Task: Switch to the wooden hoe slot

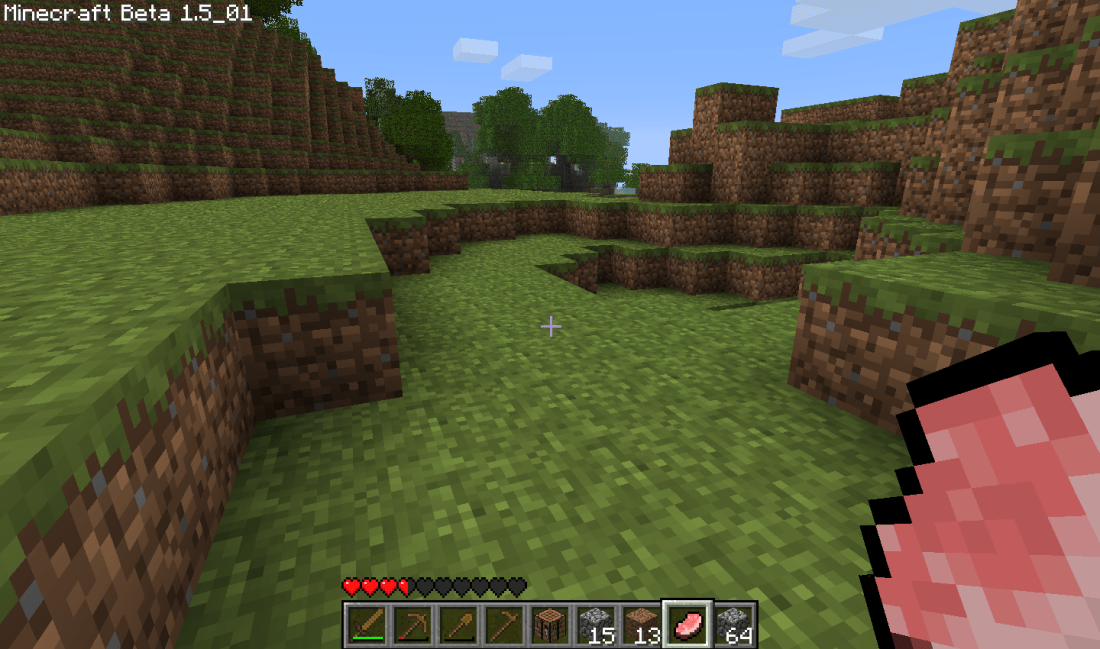Action: (504, 625)
